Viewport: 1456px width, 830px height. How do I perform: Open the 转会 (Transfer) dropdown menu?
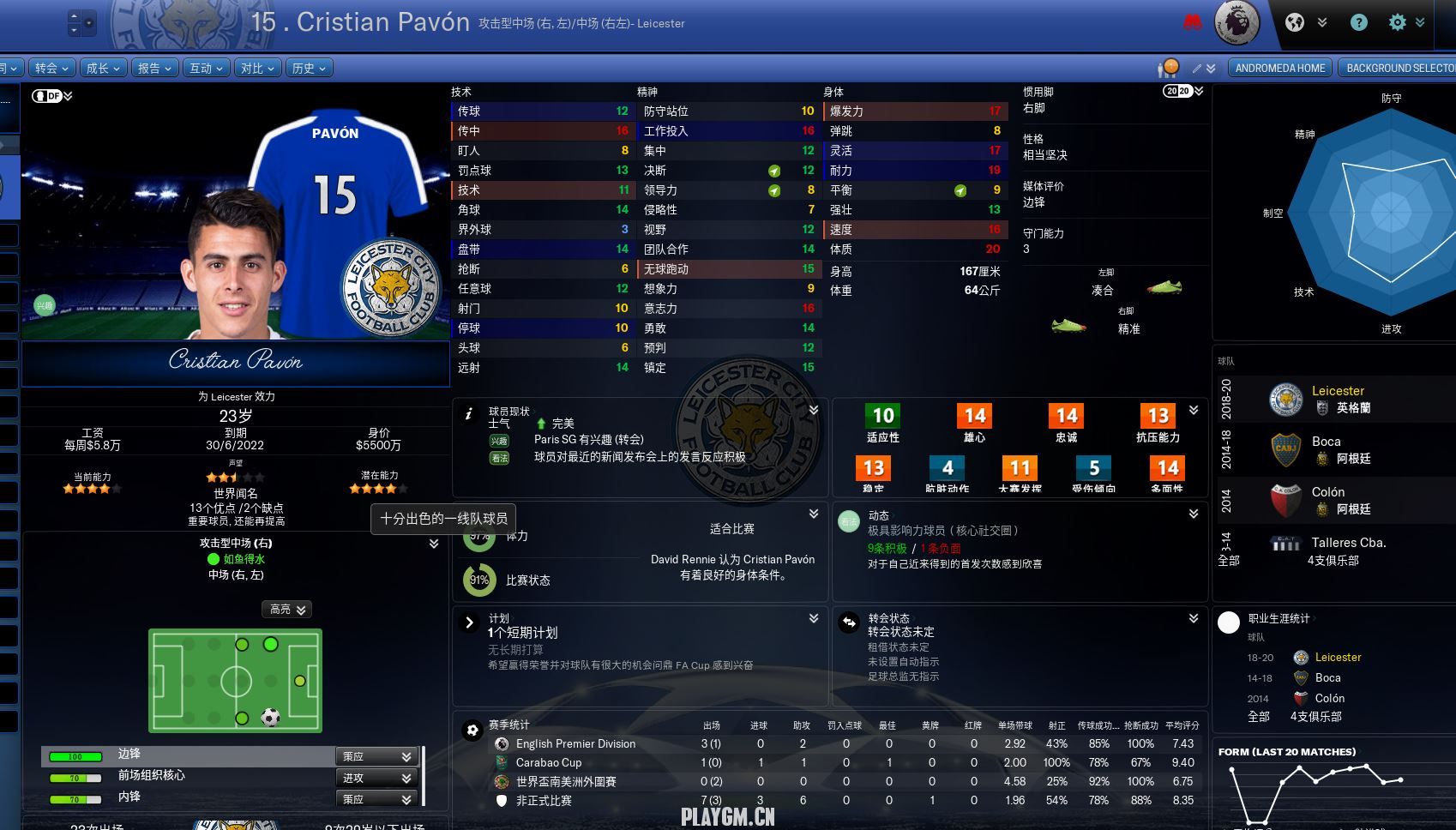coord(51,69)
